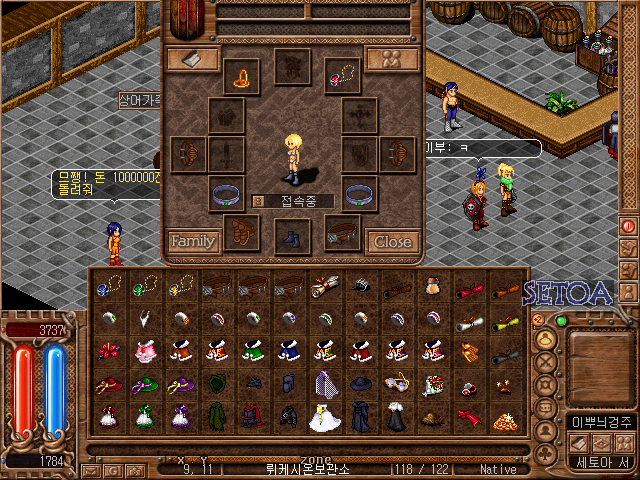The image size is (640, 480).
Task: Select the black wide-brim hat in inventory
Action: click(x=360, y=383)
